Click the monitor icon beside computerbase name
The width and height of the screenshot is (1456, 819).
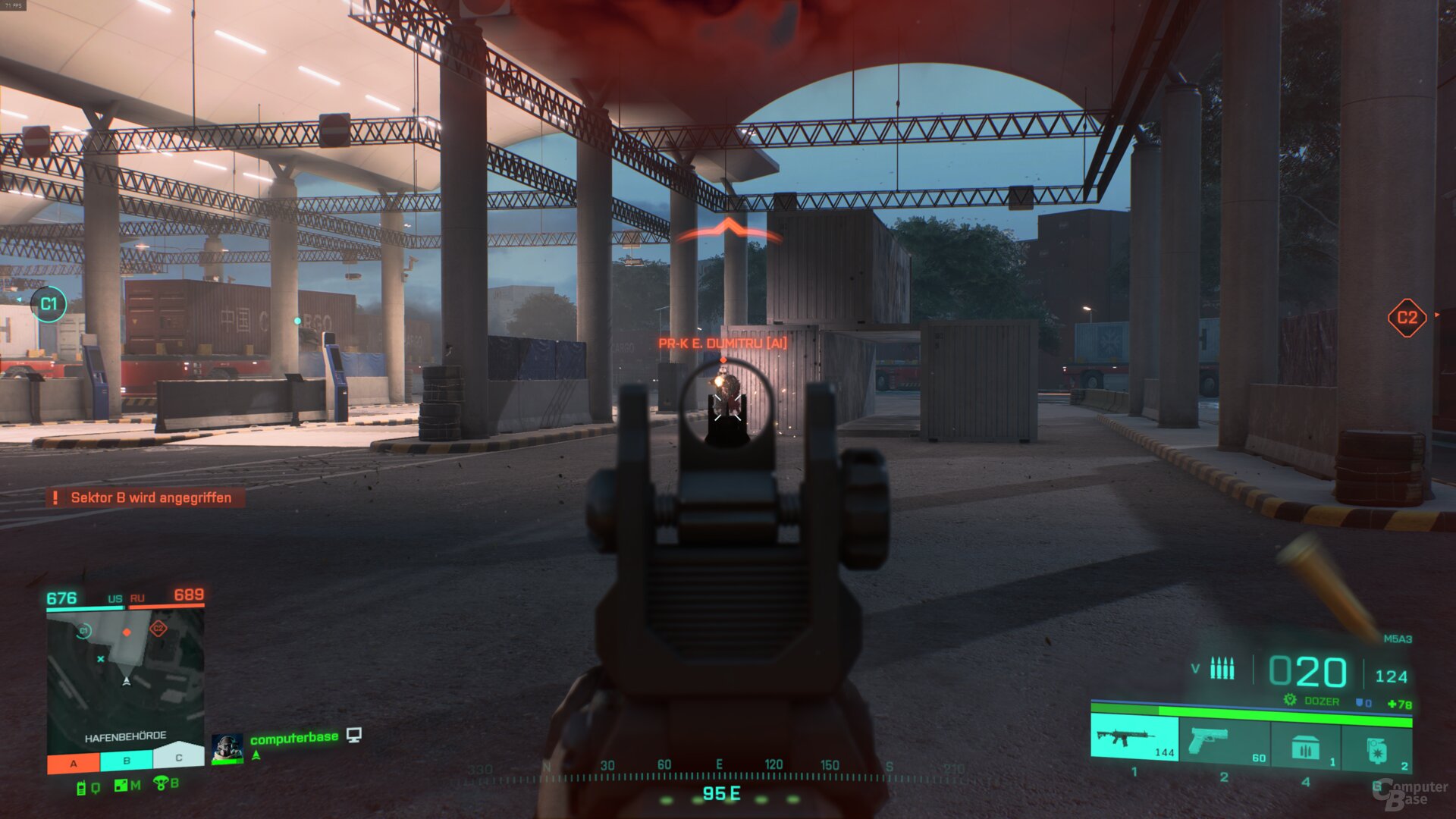coord(353,736)
